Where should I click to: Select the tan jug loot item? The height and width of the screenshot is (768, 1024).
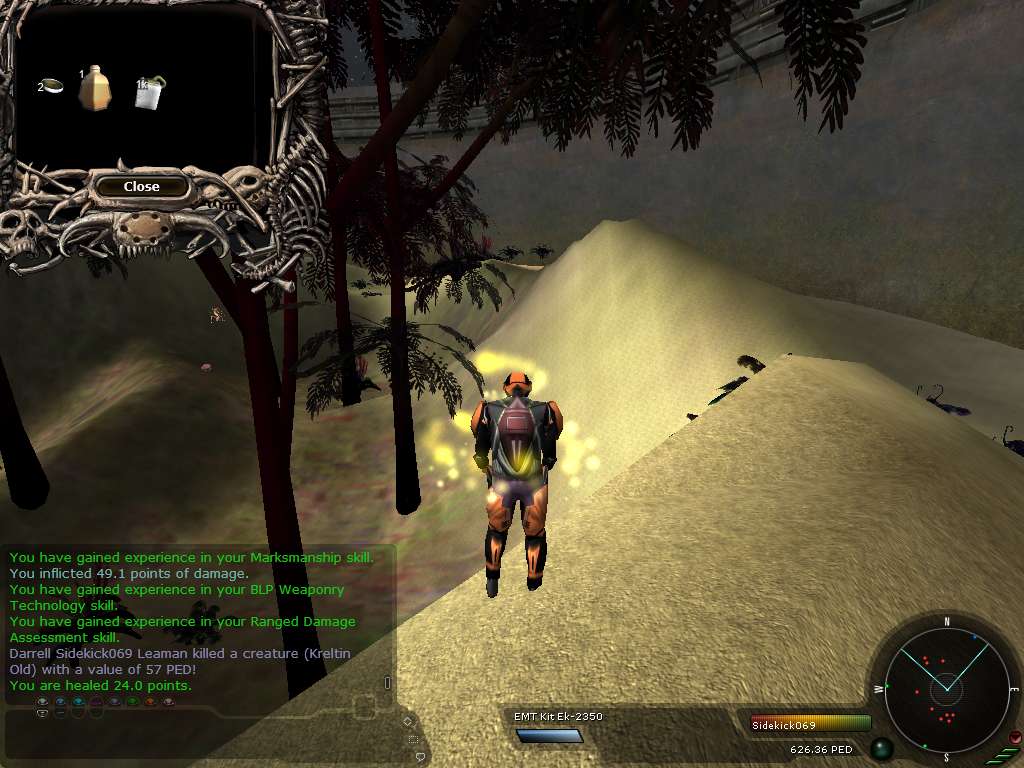tap(95, 89)
